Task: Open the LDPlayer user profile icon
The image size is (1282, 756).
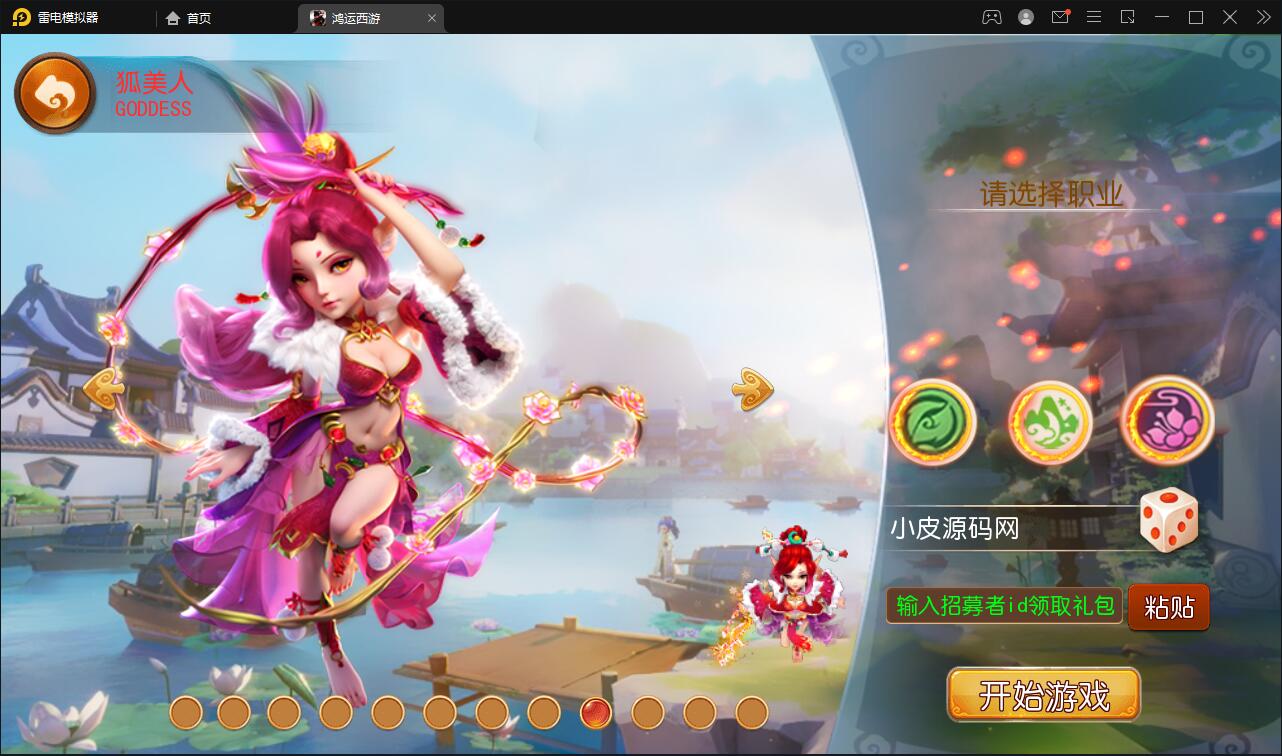Action: click(1025, 17)
